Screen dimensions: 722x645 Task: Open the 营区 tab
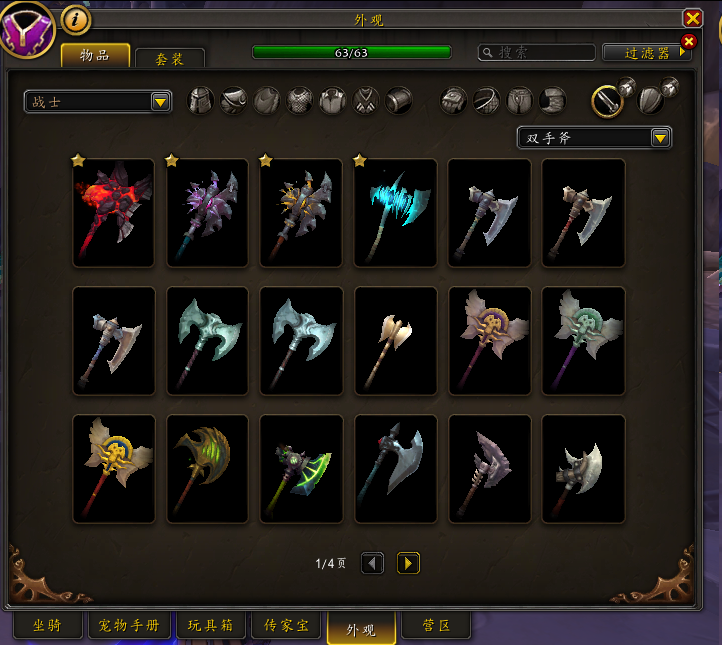(x=435, y=626)
